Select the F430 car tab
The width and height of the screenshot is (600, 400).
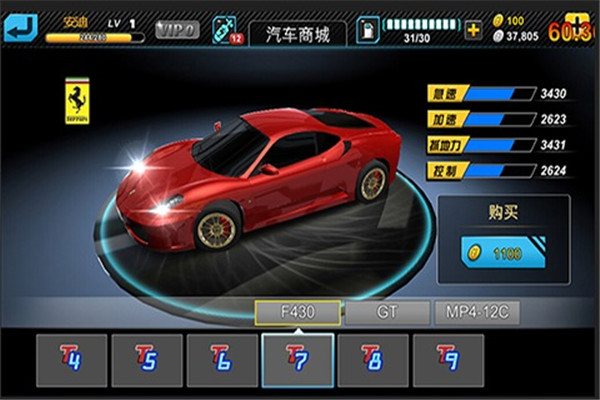[x=298, y=312]
